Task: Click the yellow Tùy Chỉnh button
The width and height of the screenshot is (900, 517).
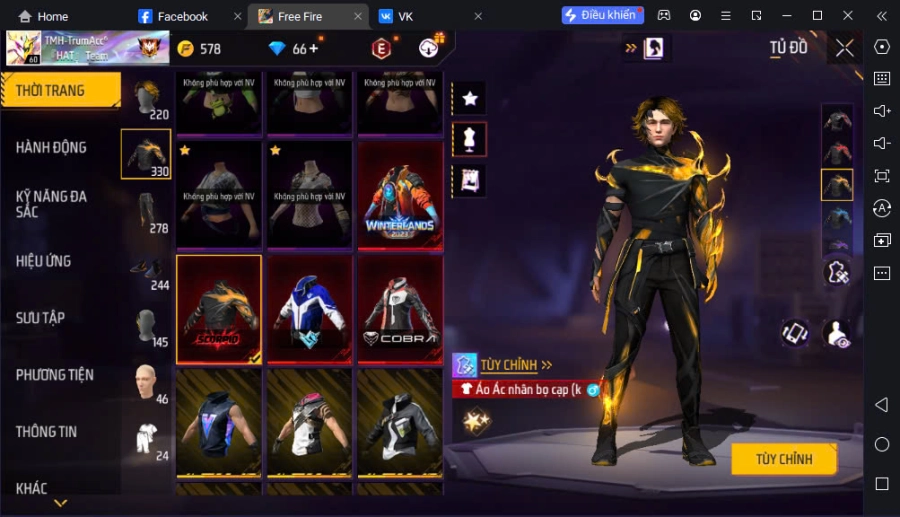Action: point(783,459)
